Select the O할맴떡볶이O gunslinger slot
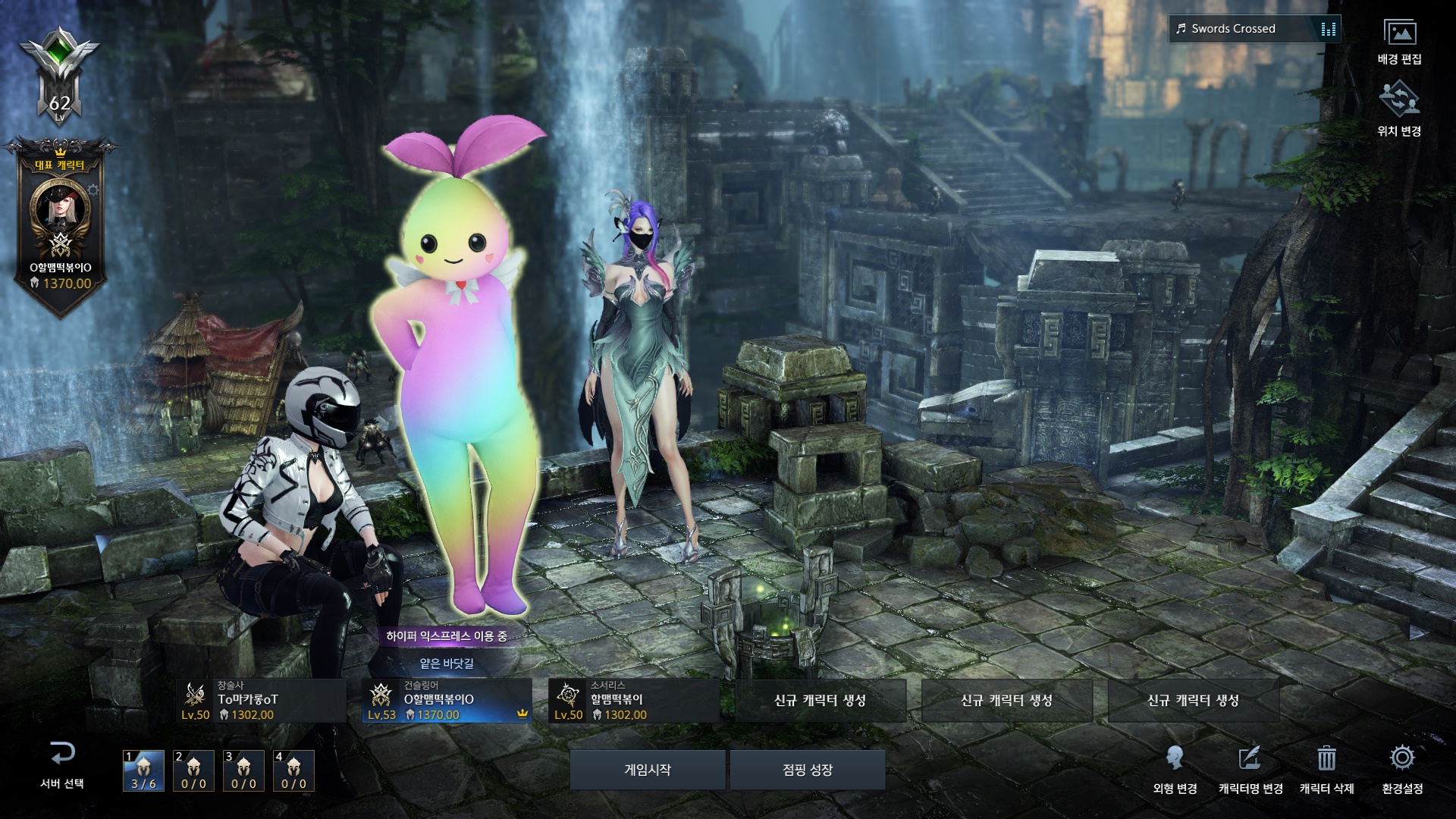The image size is (1456, 819). pyautogui.click(x=447, y=701)
